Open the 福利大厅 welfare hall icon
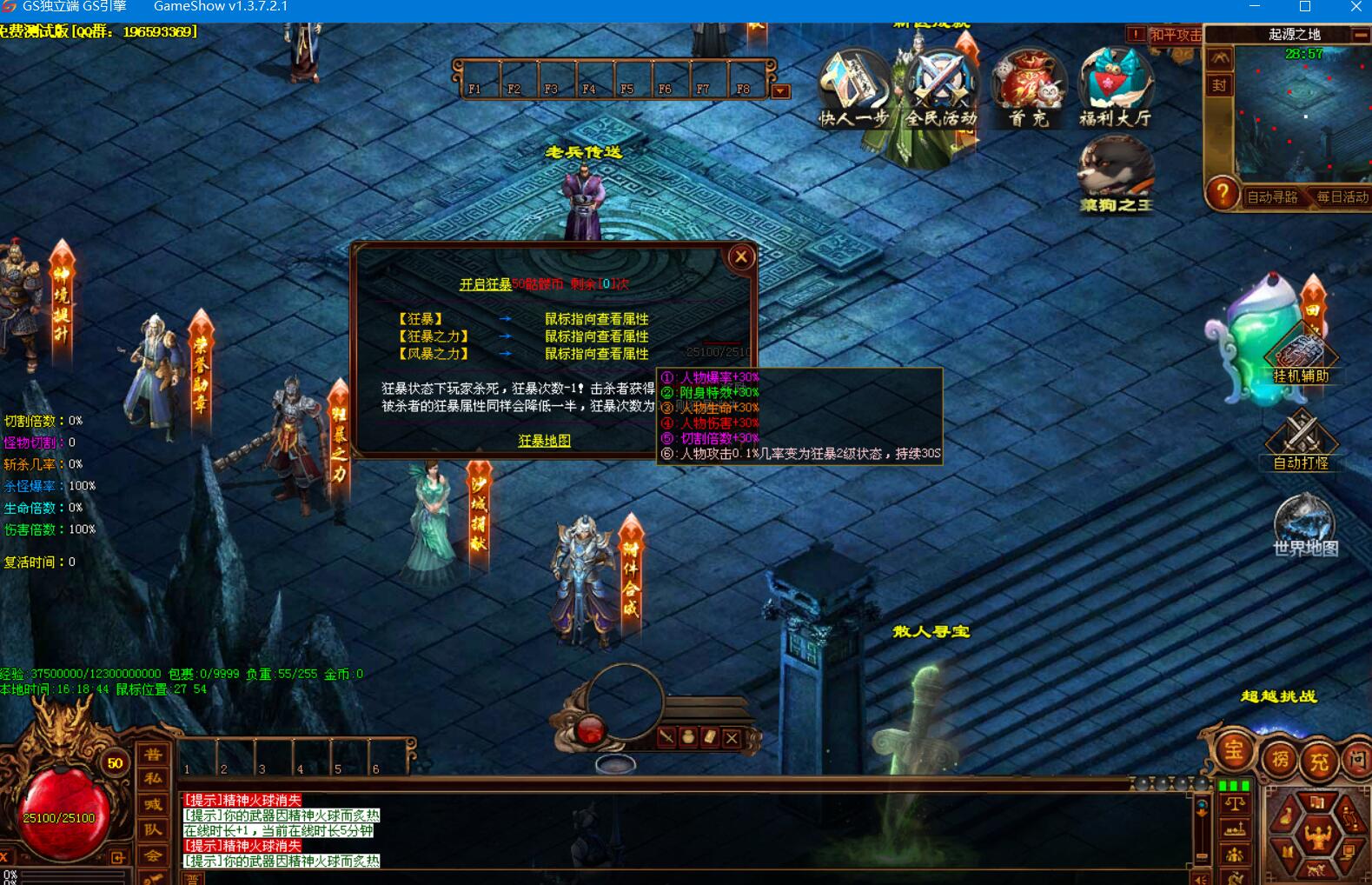 tap(1116, 89)
